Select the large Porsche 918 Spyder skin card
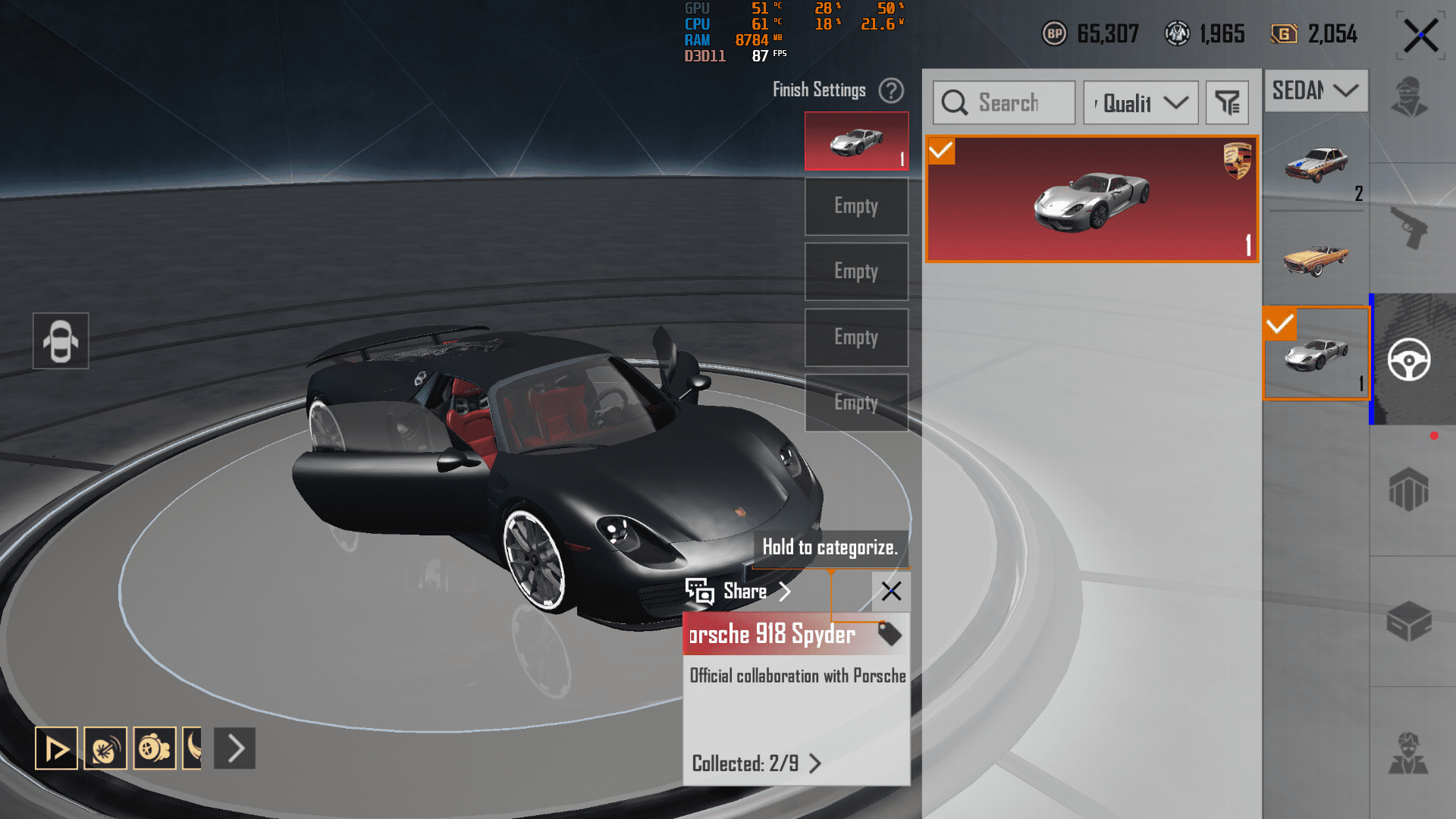 (x=1091, y=199)
